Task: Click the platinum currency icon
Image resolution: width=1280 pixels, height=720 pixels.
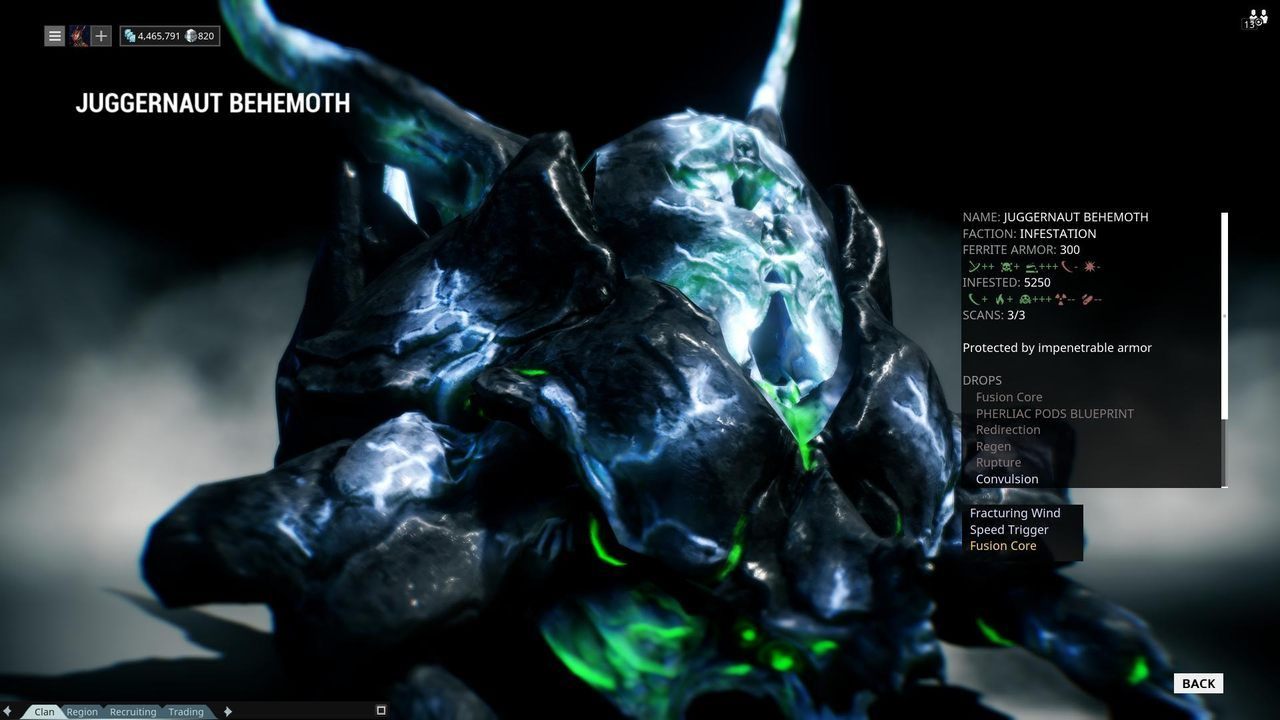Action: coord(191,36)
